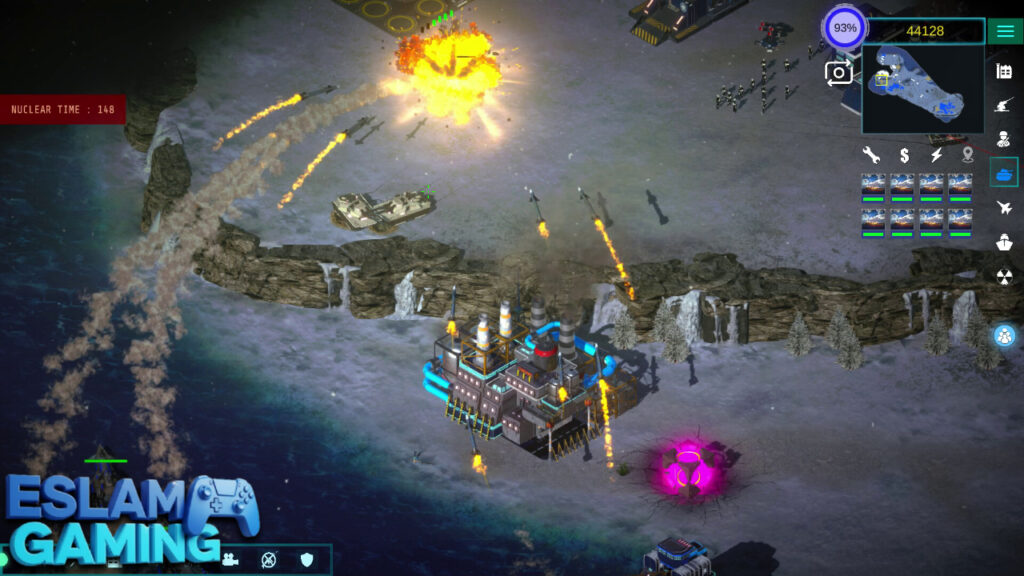Viewport: 1024px width, 576px height.
Task: Click the minimap of the battlefield
Action: [922, 90]
